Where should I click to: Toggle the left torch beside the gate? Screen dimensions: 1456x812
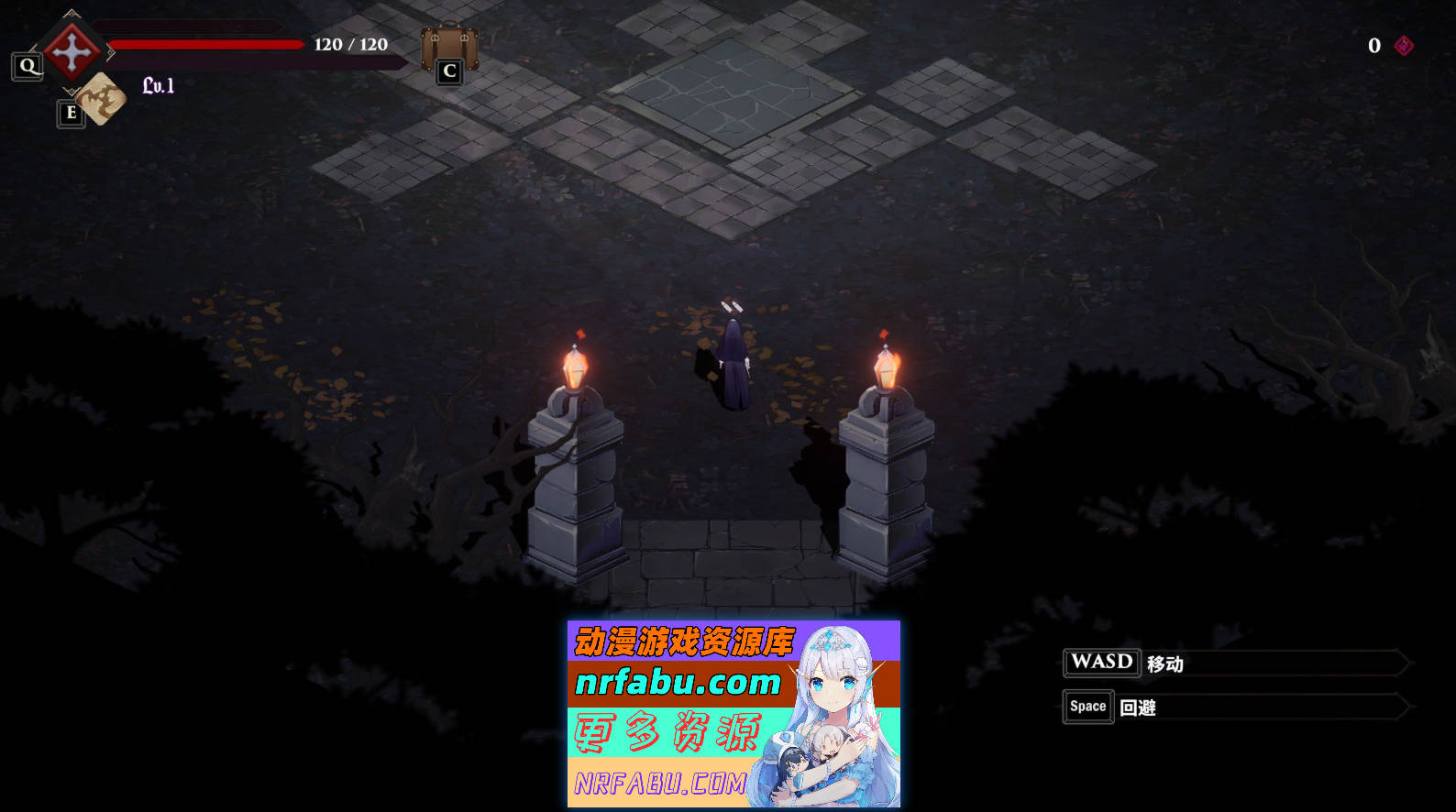574,367
